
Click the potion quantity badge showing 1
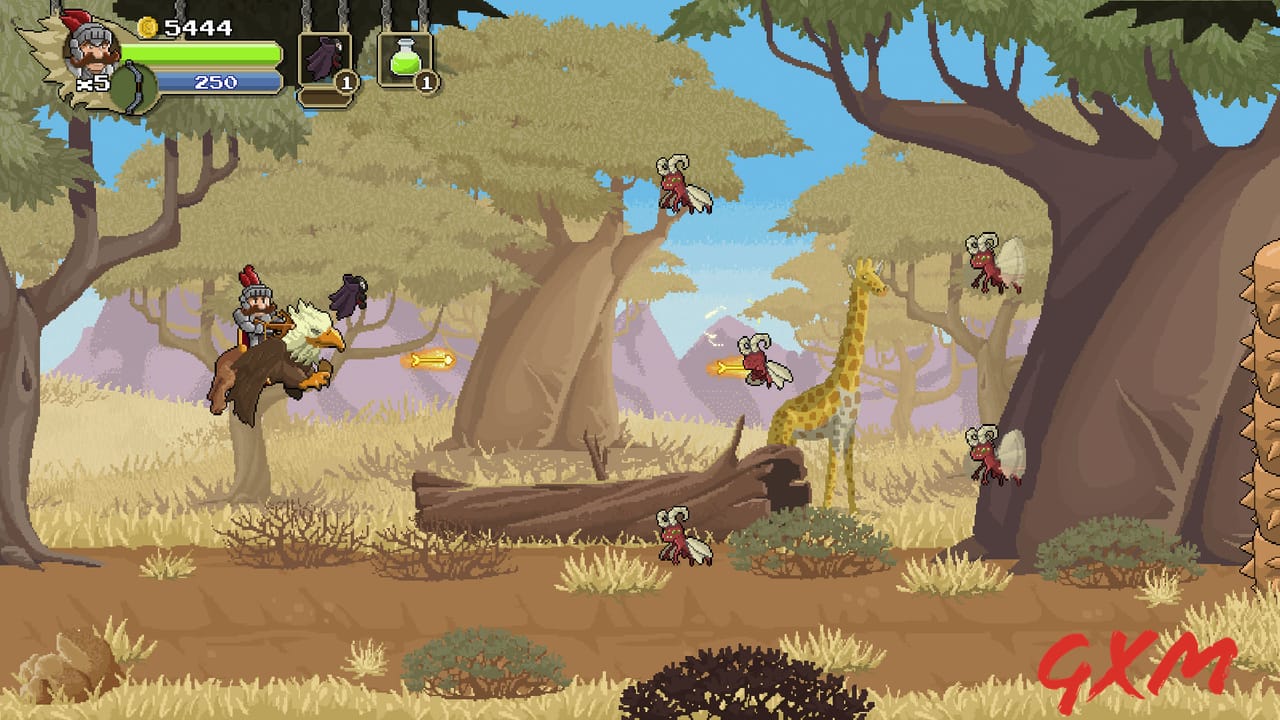coord(425,85)
